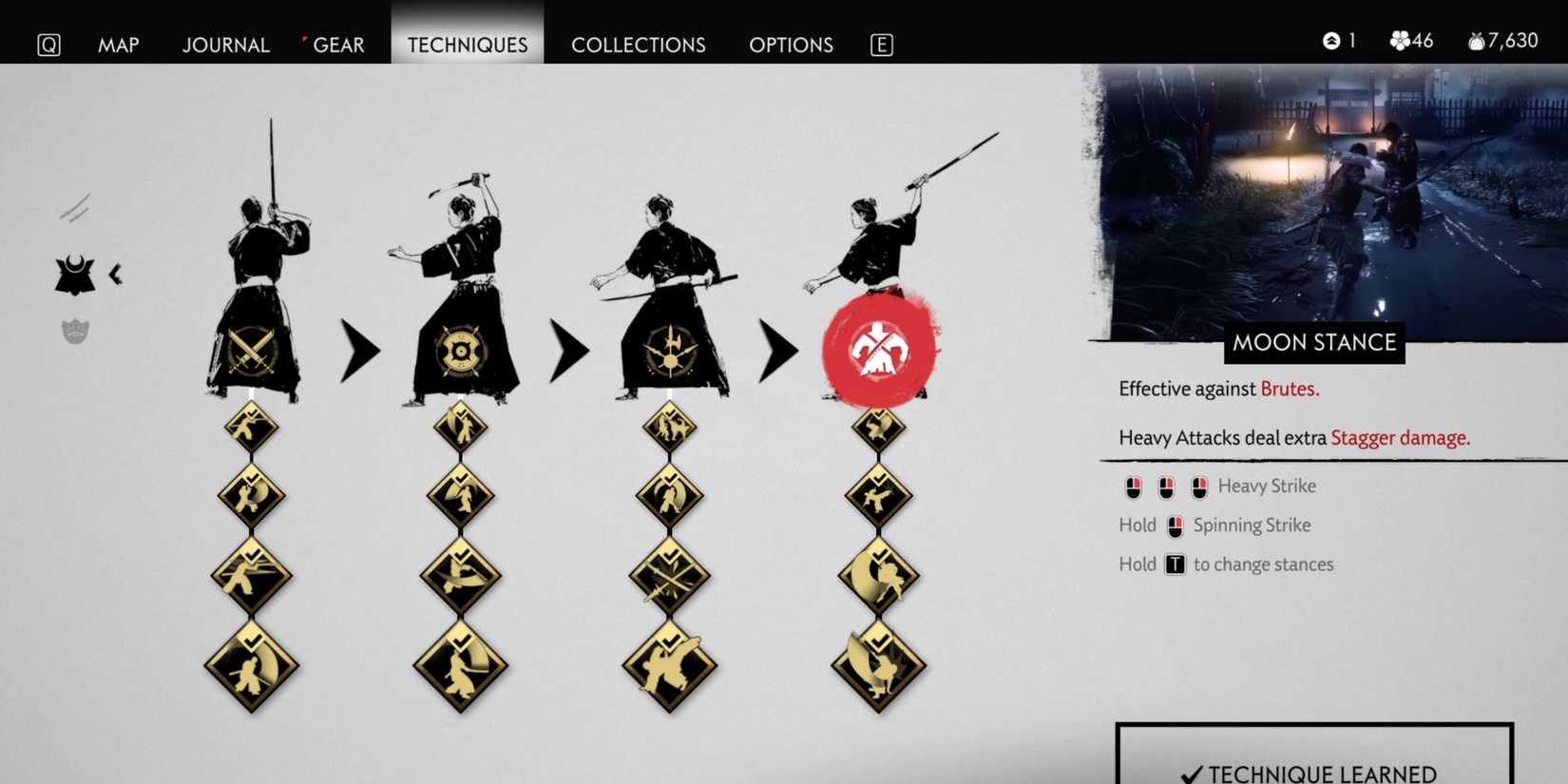This screenshot has height=784, width=1568.
Task: Navigate to the next menu with E
Action: 882,44
